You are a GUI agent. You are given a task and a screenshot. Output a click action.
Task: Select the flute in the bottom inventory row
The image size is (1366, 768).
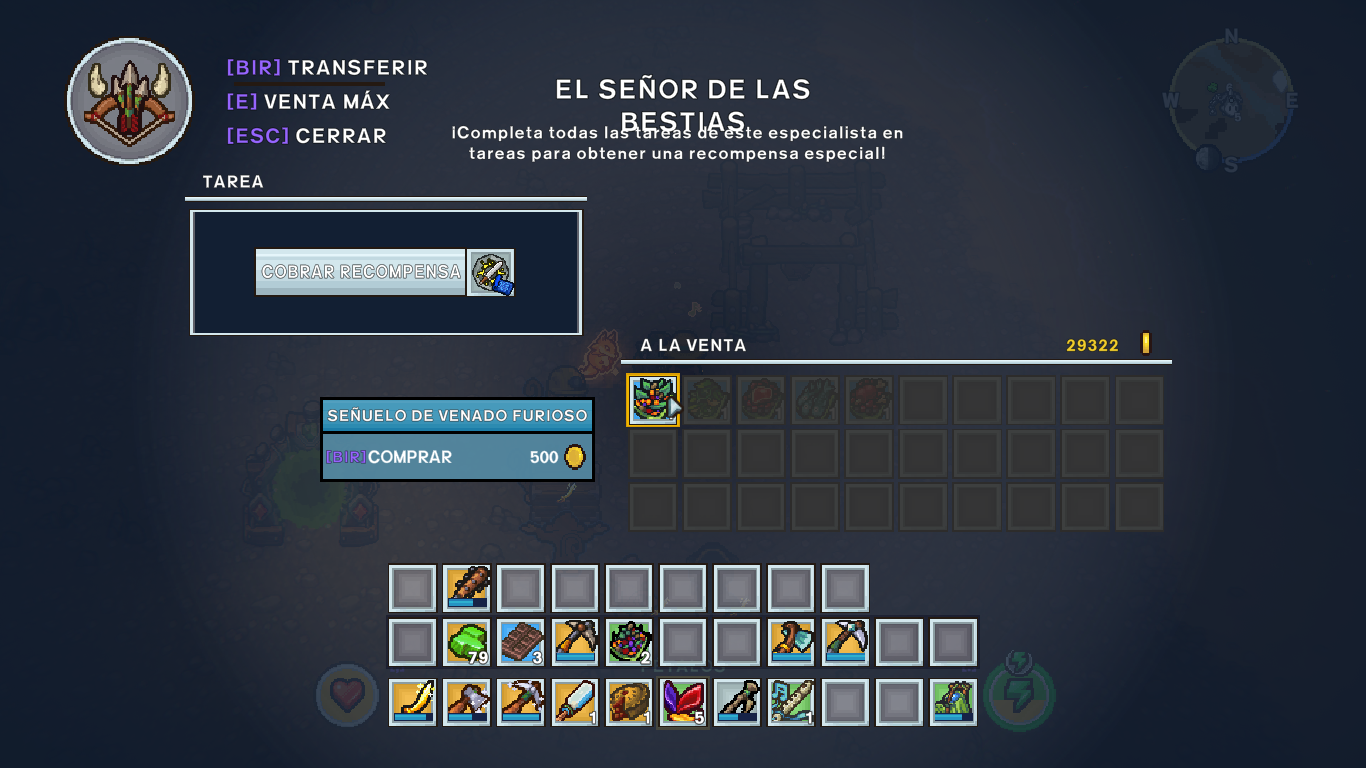[791, 700]
